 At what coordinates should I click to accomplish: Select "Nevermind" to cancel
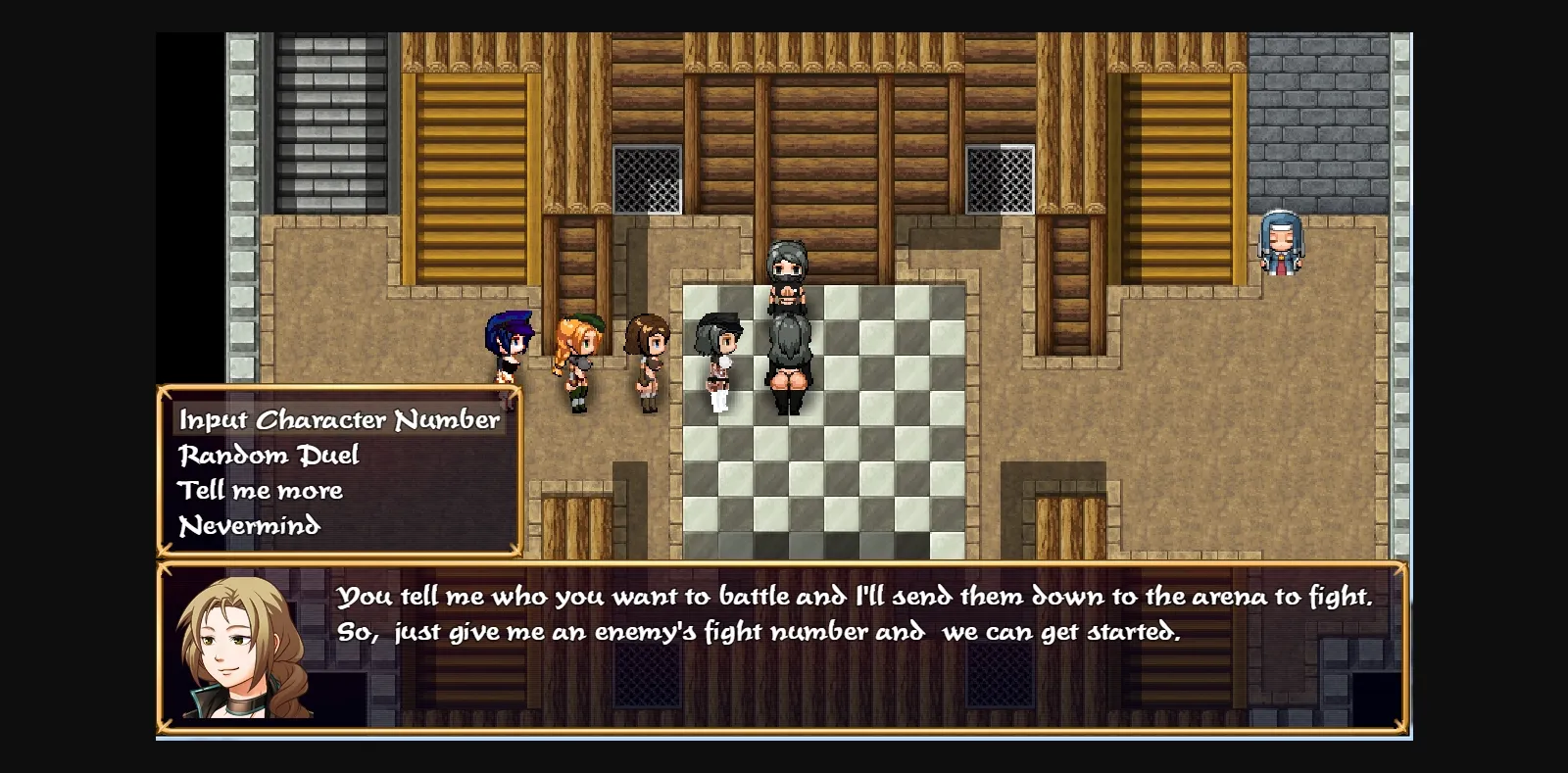tap(248, 526)
